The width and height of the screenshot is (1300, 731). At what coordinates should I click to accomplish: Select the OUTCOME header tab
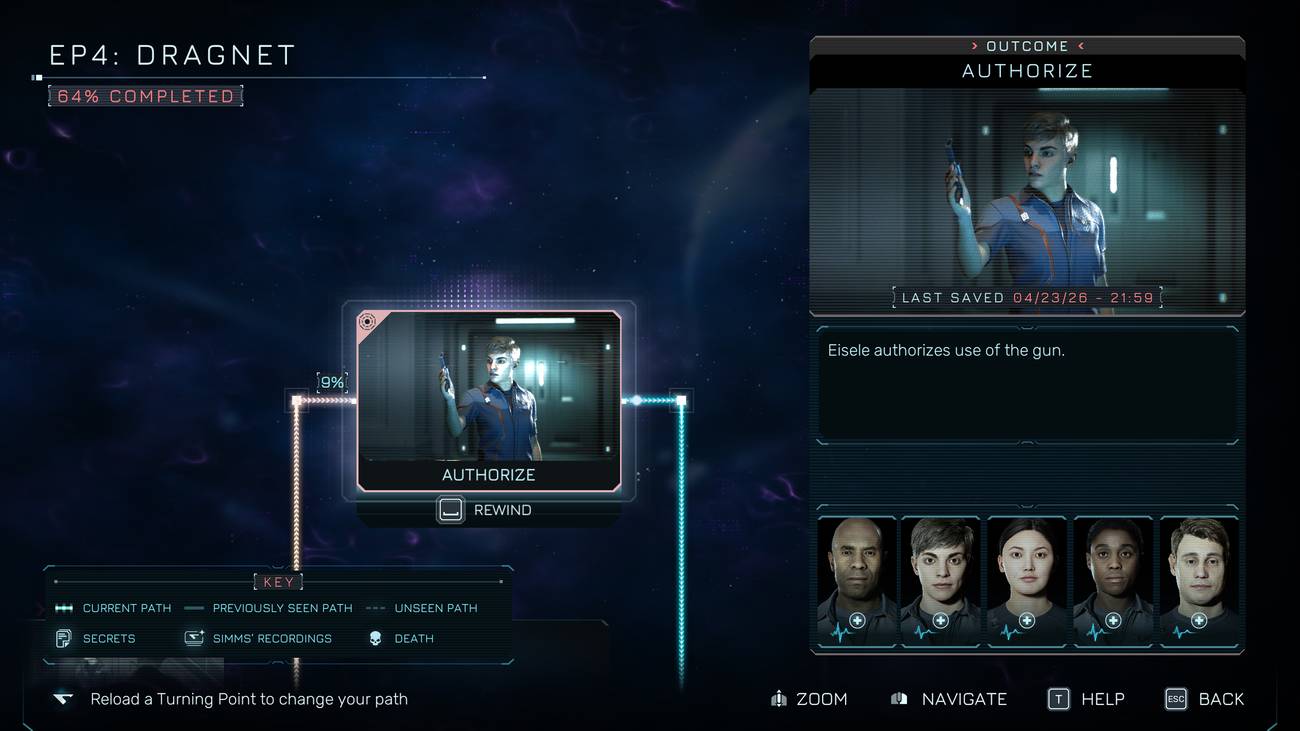pyautogui.click(x=1027, y=45)
